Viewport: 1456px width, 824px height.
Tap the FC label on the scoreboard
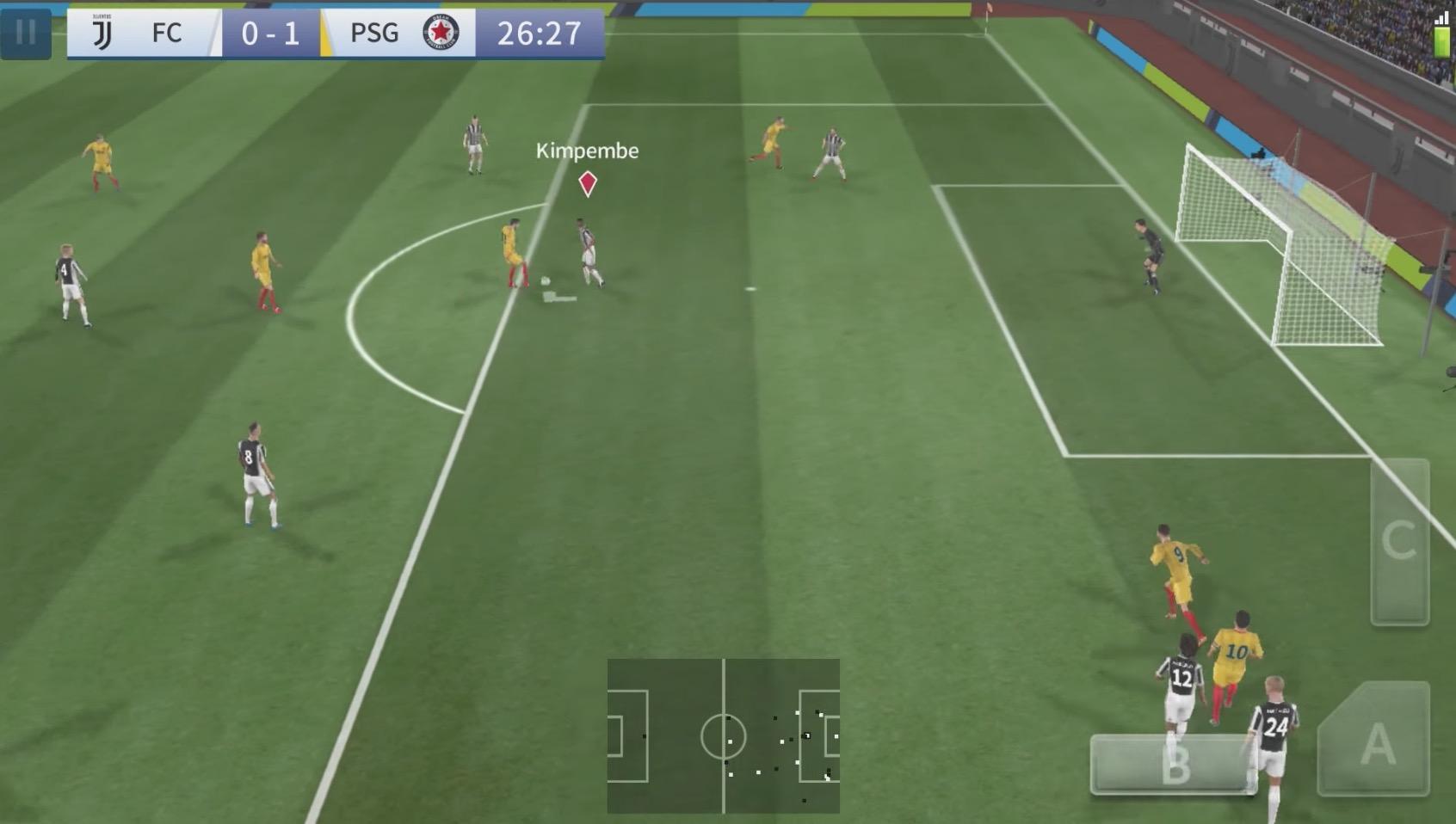pos(169,33)
